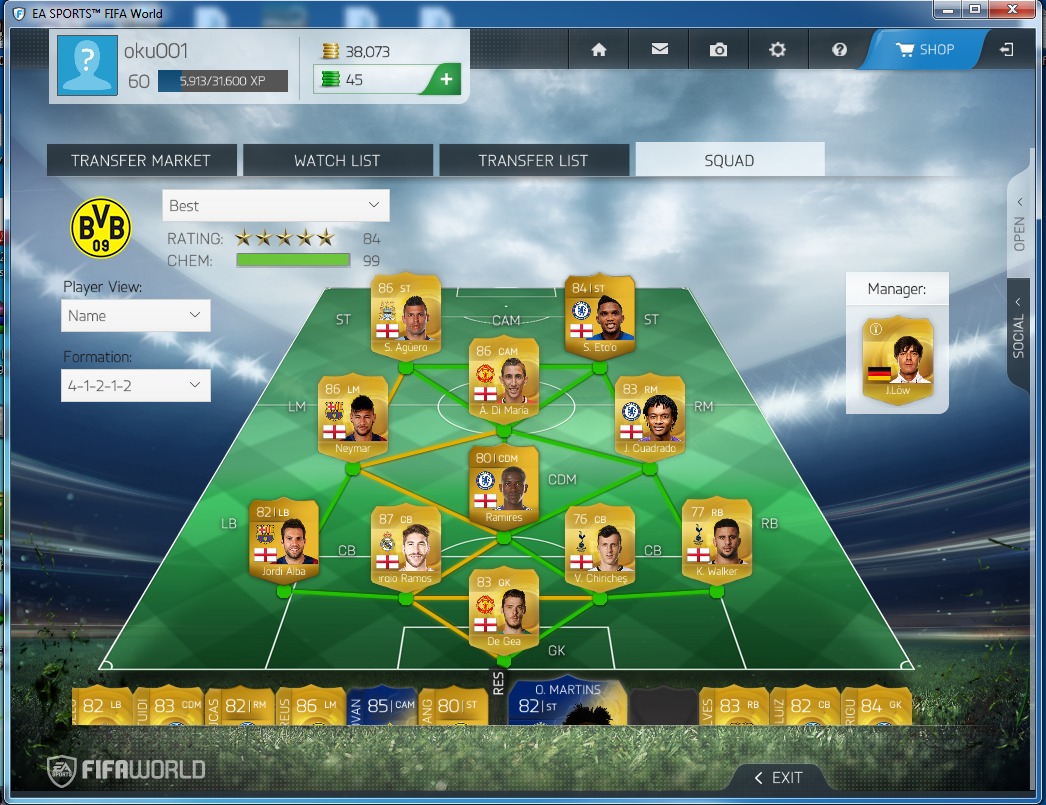Screen dimensions: 1046x805
Task: Exit the squad screen
Action: pos(778,777)
